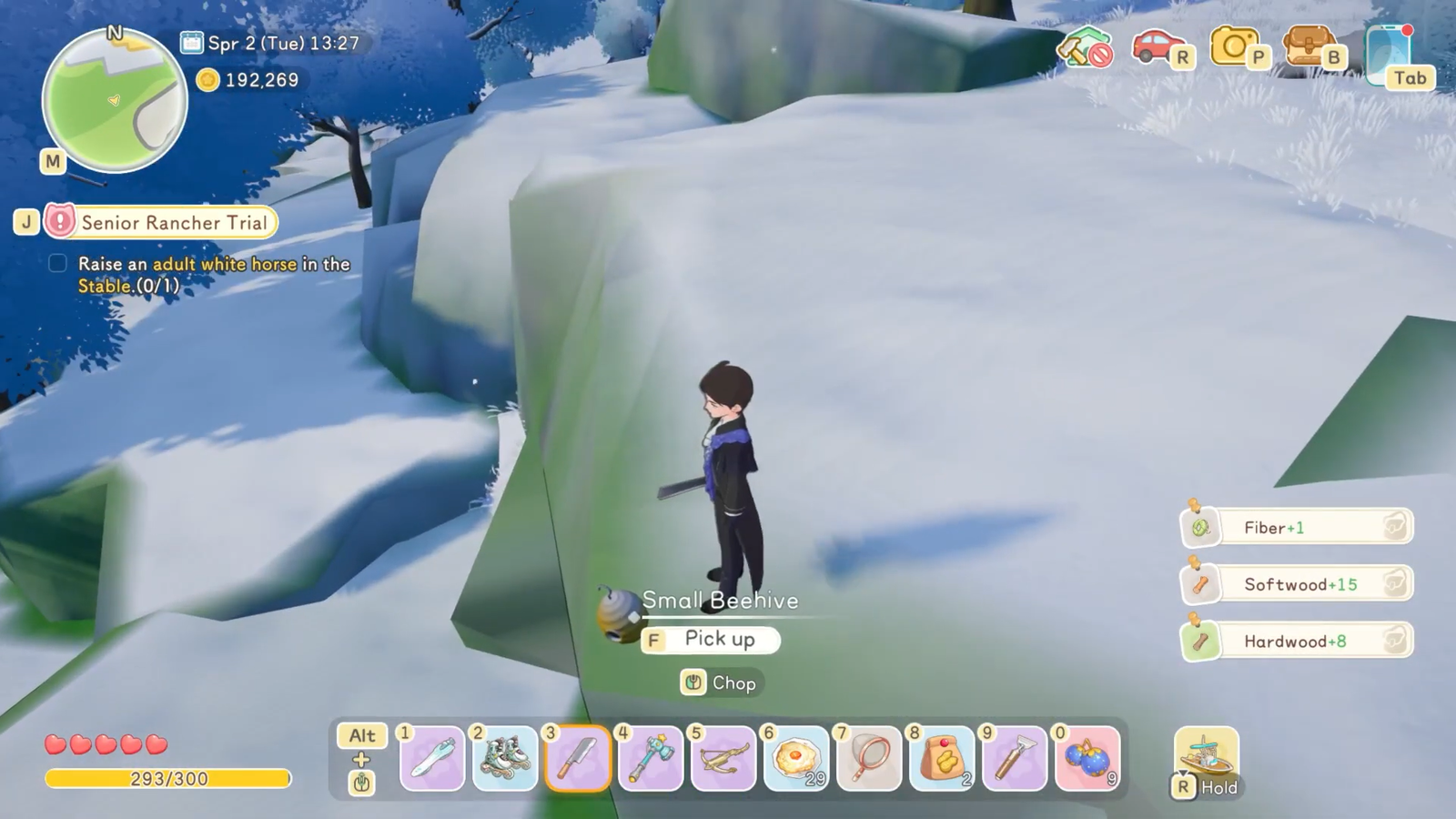Select the brown seed bag slot

[942, 758]
